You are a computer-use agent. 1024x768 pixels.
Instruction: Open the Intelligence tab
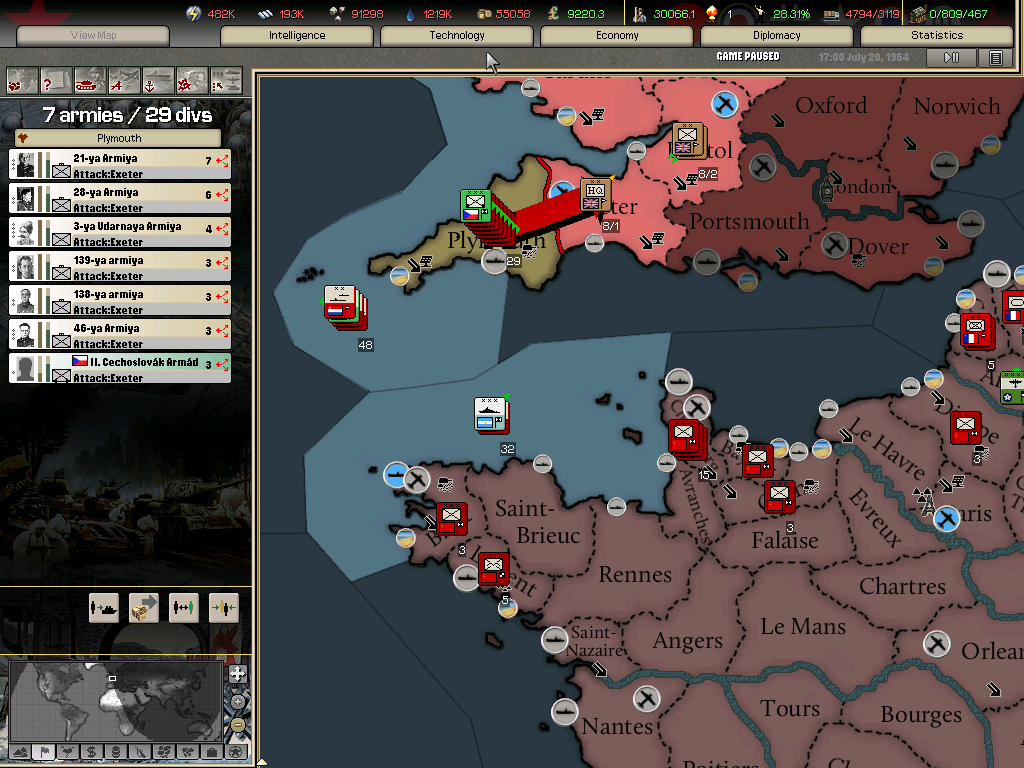coord(297,36)
